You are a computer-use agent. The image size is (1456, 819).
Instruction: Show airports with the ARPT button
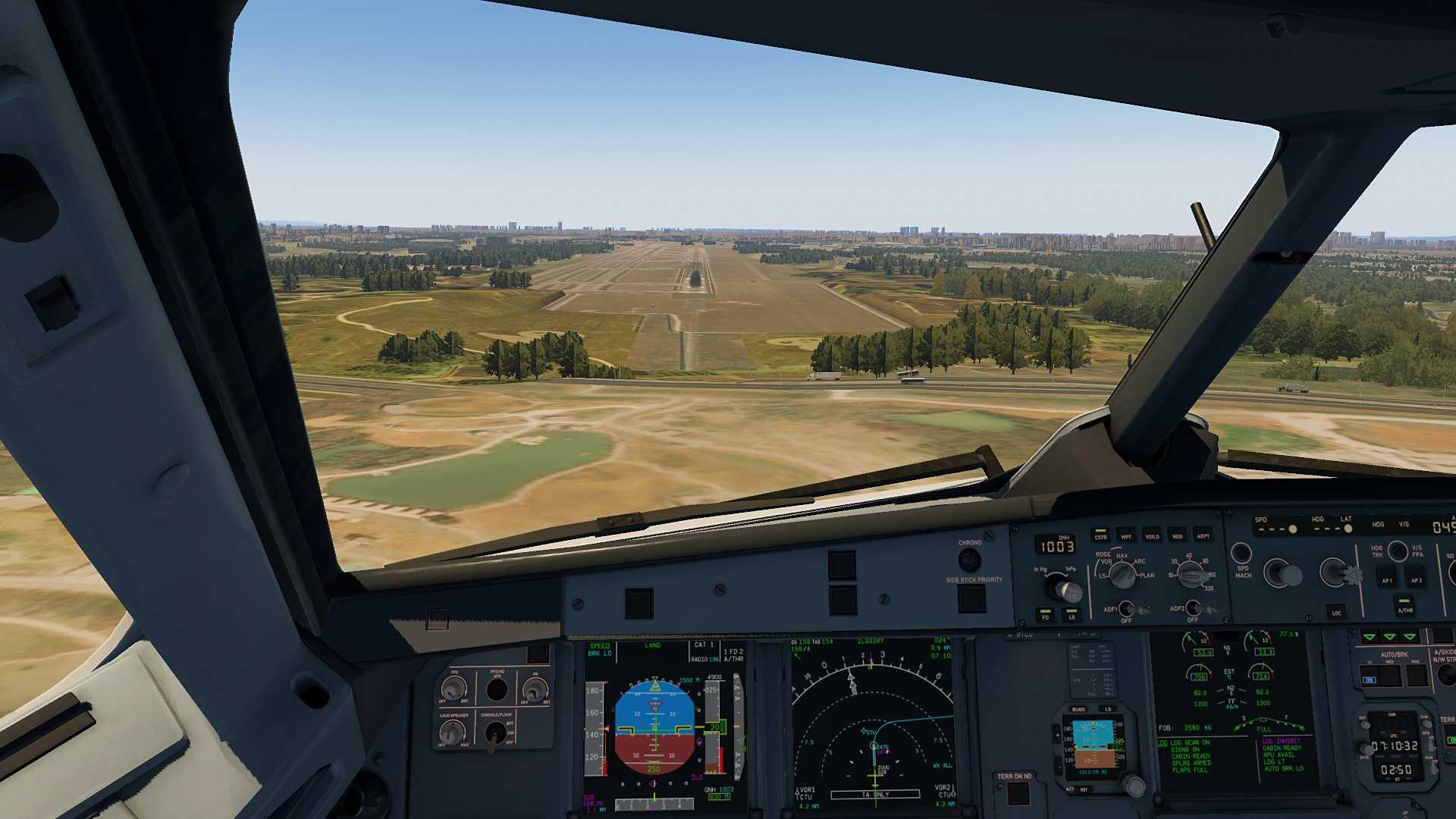click(1203, 534)
